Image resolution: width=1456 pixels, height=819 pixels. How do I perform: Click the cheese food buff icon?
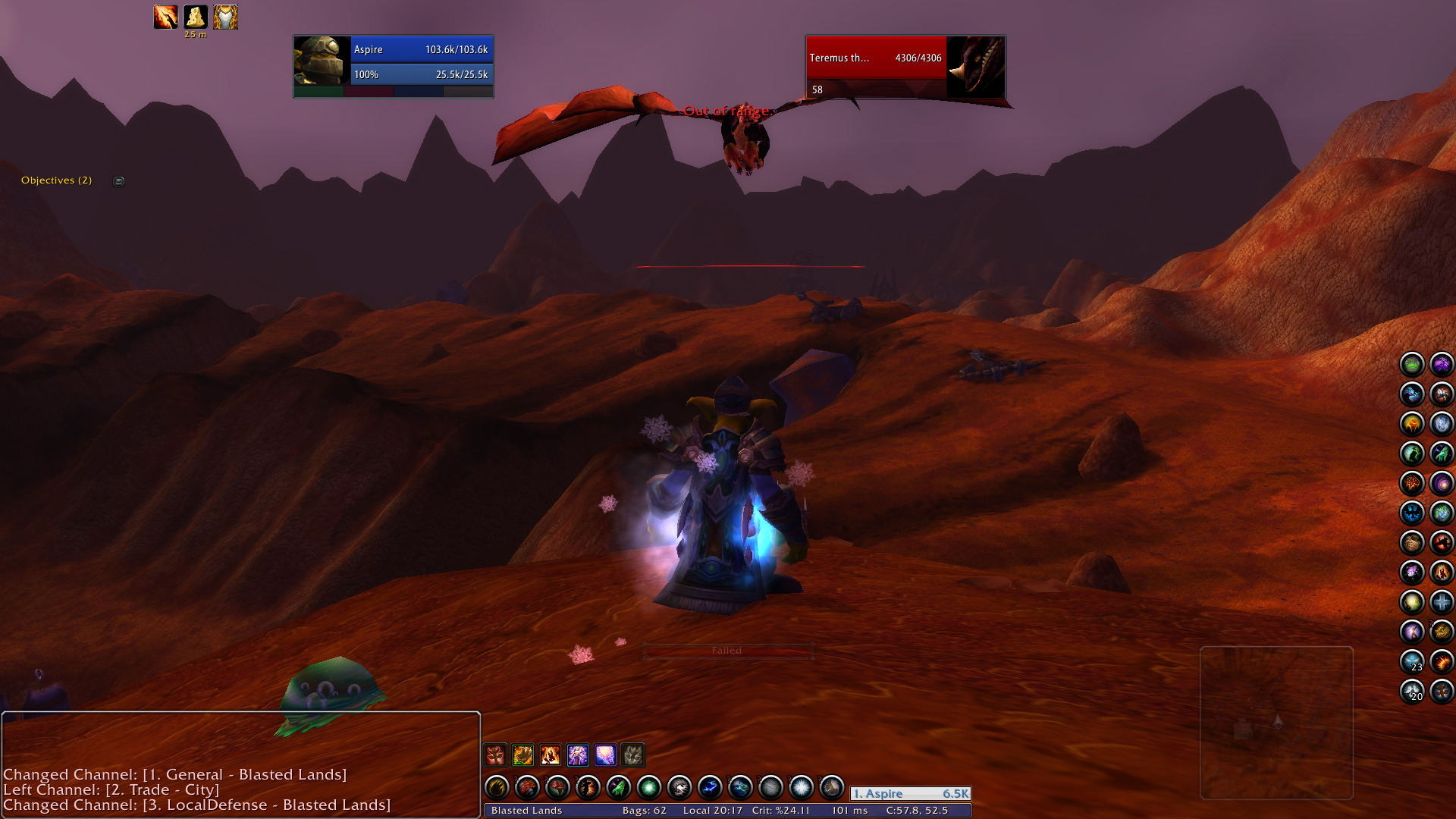click(195, 17)
